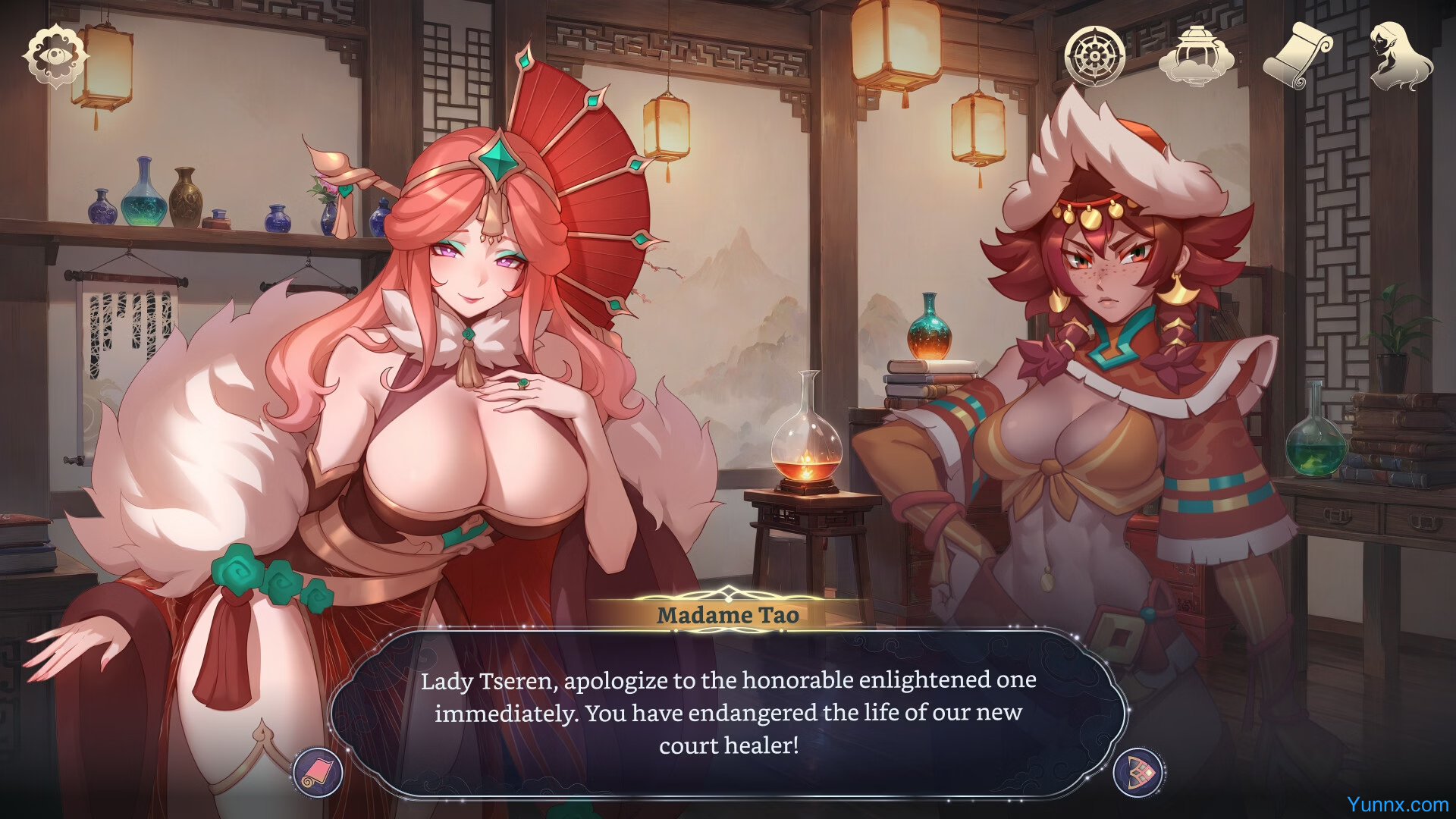Screen dimensions: 1456x819
Task: Click the arrowhead button at the dialogue's corner
Action: tap(1138, 772)
